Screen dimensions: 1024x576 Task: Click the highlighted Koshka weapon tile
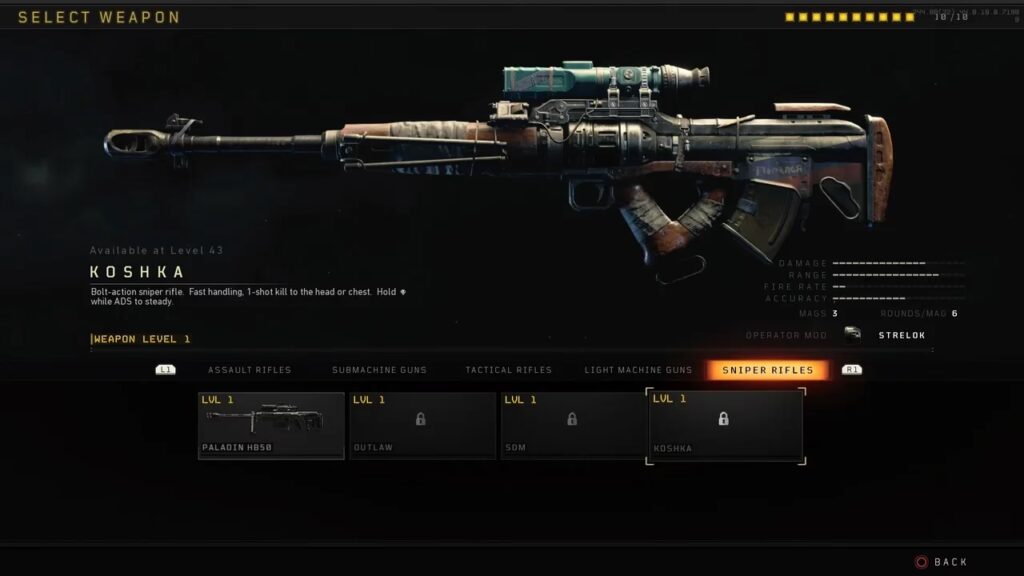click(x=725, y=425)
